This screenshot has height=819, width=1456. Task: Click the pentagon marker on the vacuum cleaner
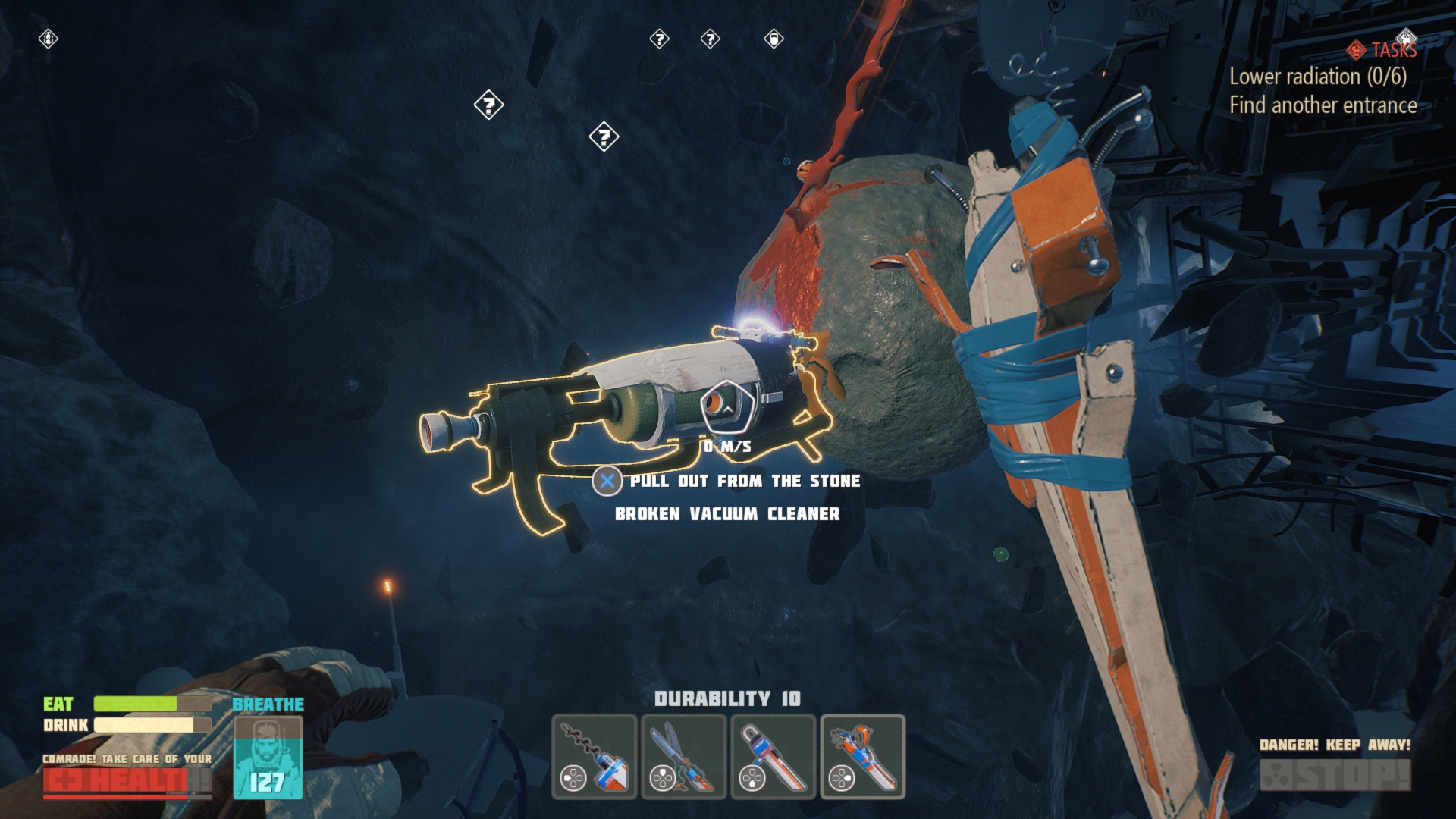(x=726, y=409)
